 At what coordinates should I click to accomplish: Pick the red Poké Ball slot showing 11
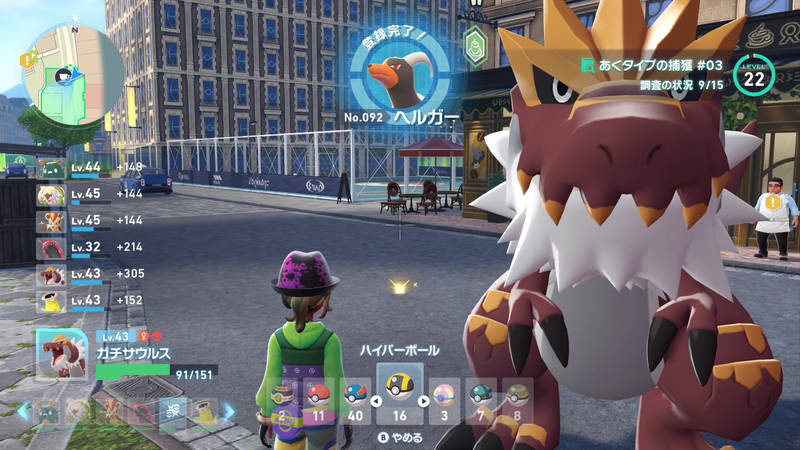[x=316, y=398]
